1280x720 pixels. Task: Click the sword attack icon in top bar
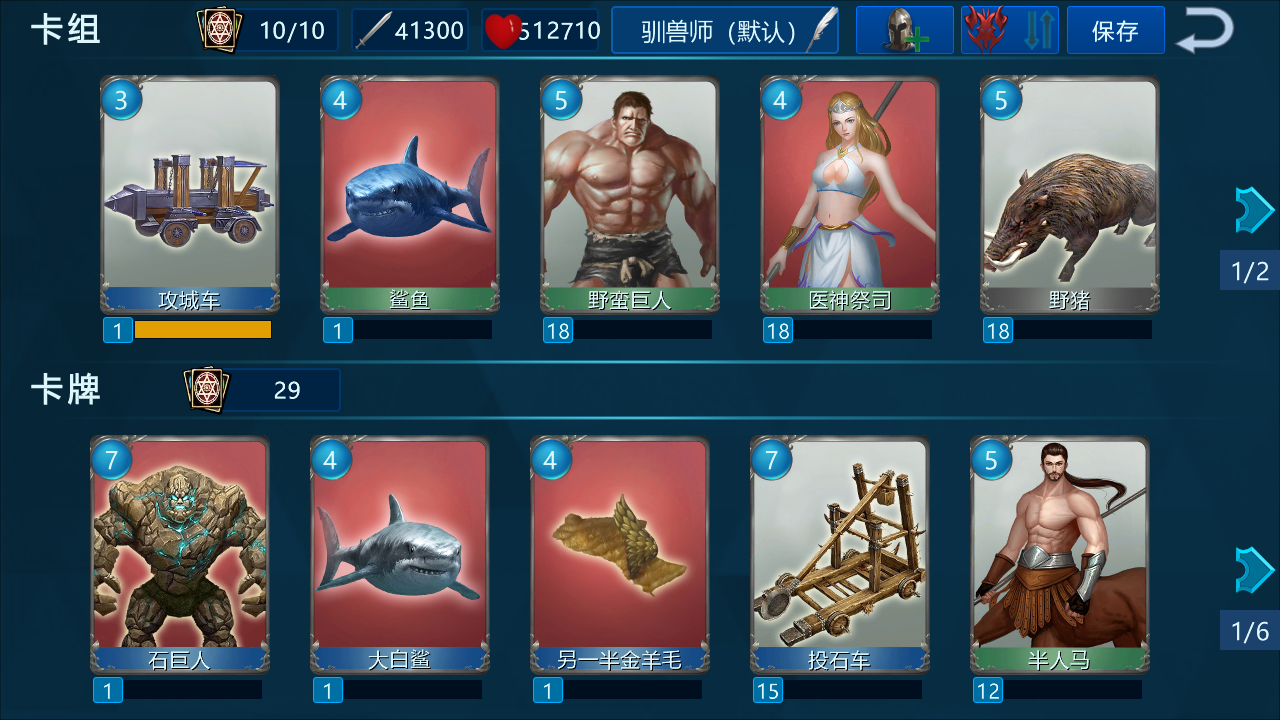pos(375,29)
